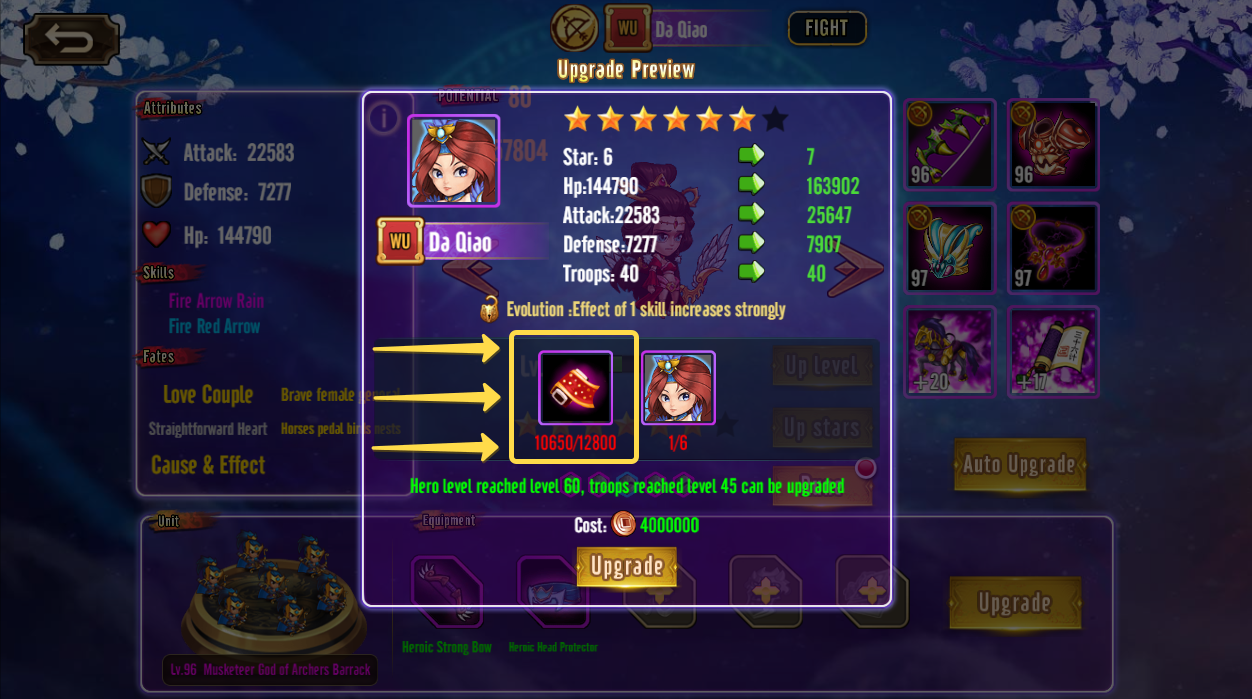Open the FIGHT button
Image resolution: width=1252 pixels, height=699 pixels.
coord(827,28)
